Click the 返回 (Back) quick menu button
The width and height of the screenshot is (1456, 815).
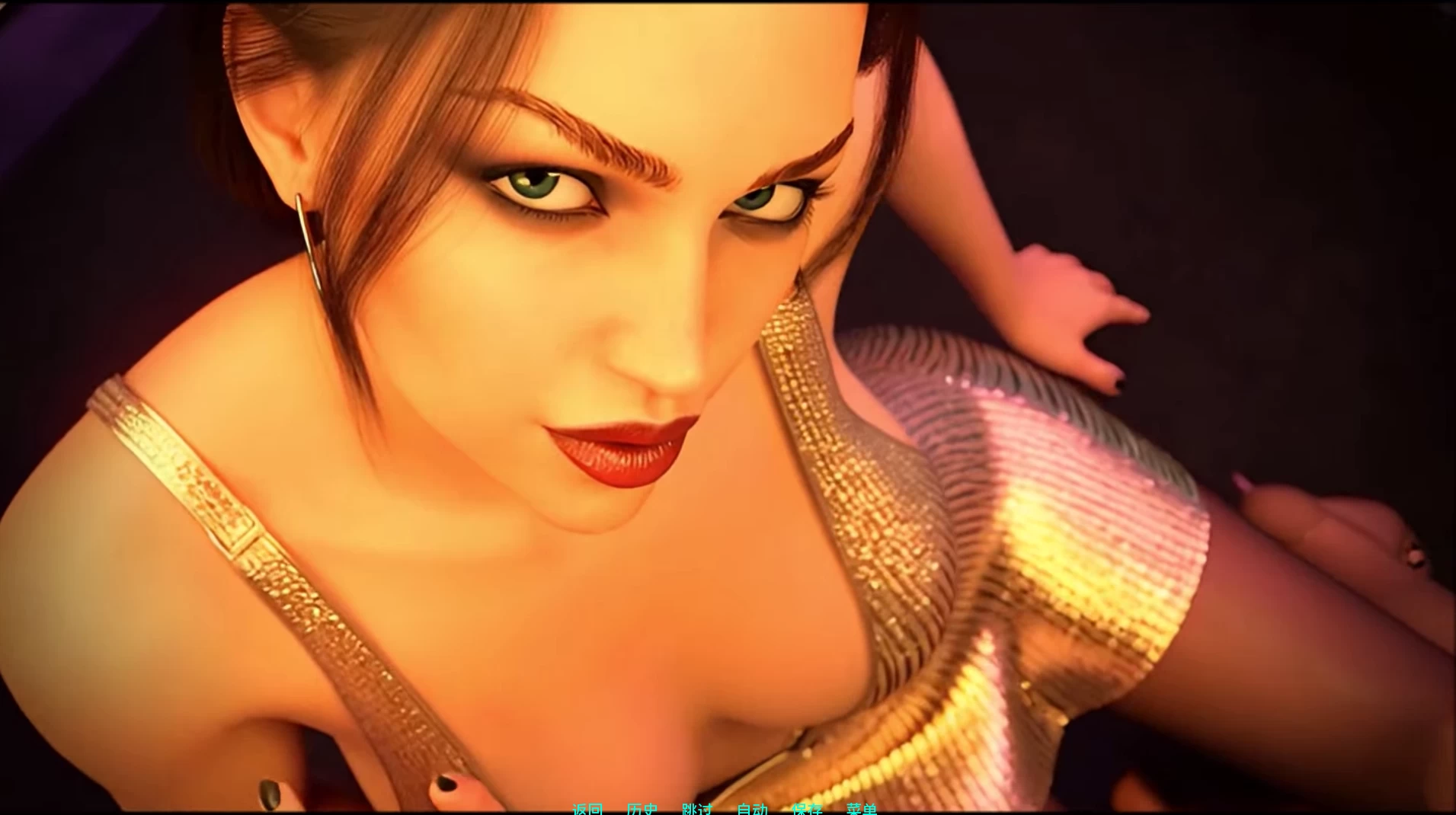click(x=587, y=809)
